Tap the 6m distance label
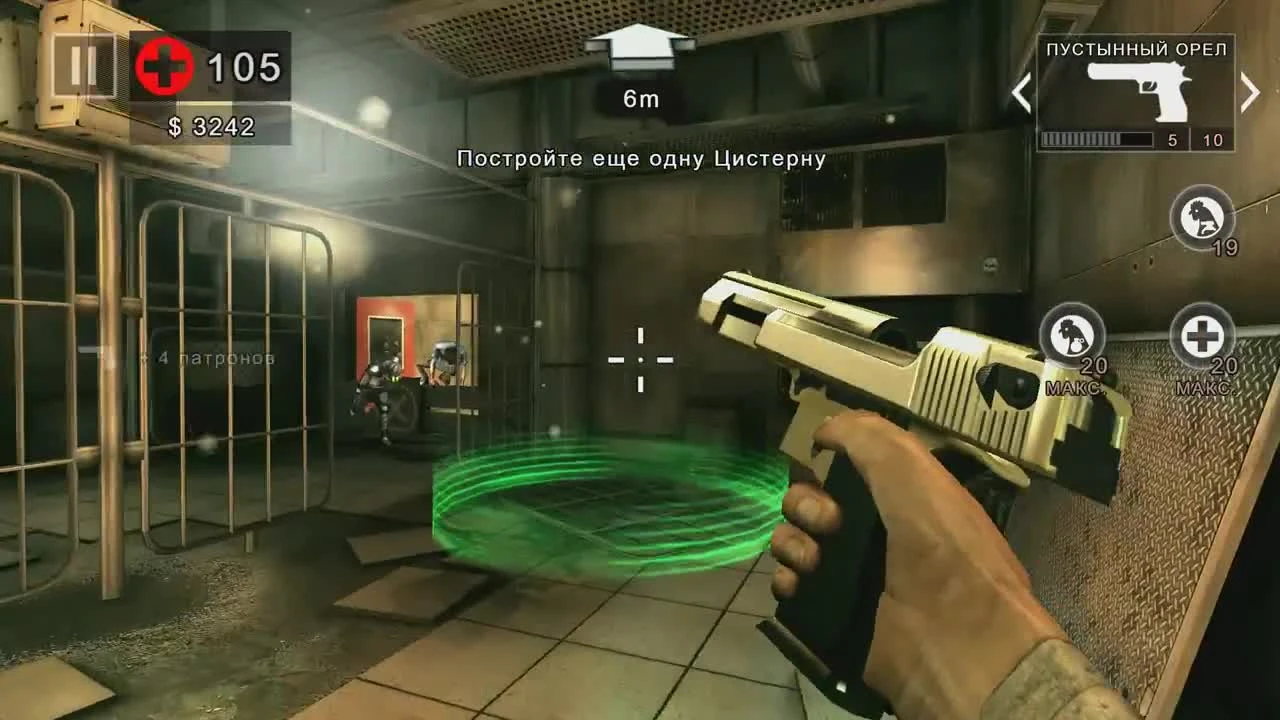This screenshot has height=720, width=1280. click(x=638, y=98)
